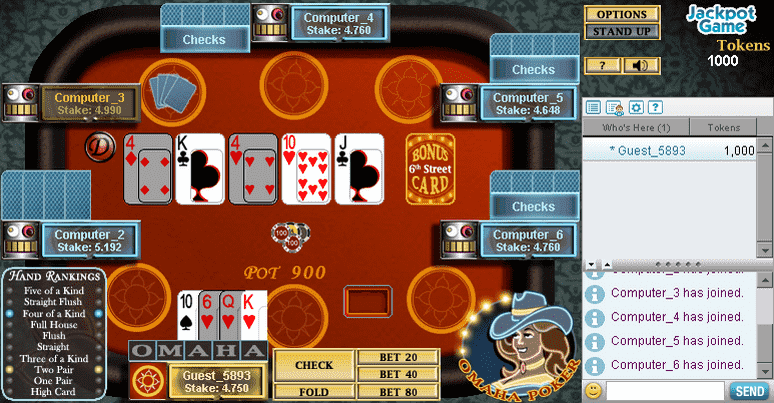Image resolution: width=774 pixels, height=403 pixels.
Task: Click the Bonus 6th Street Card
Action: pos(430,169)
